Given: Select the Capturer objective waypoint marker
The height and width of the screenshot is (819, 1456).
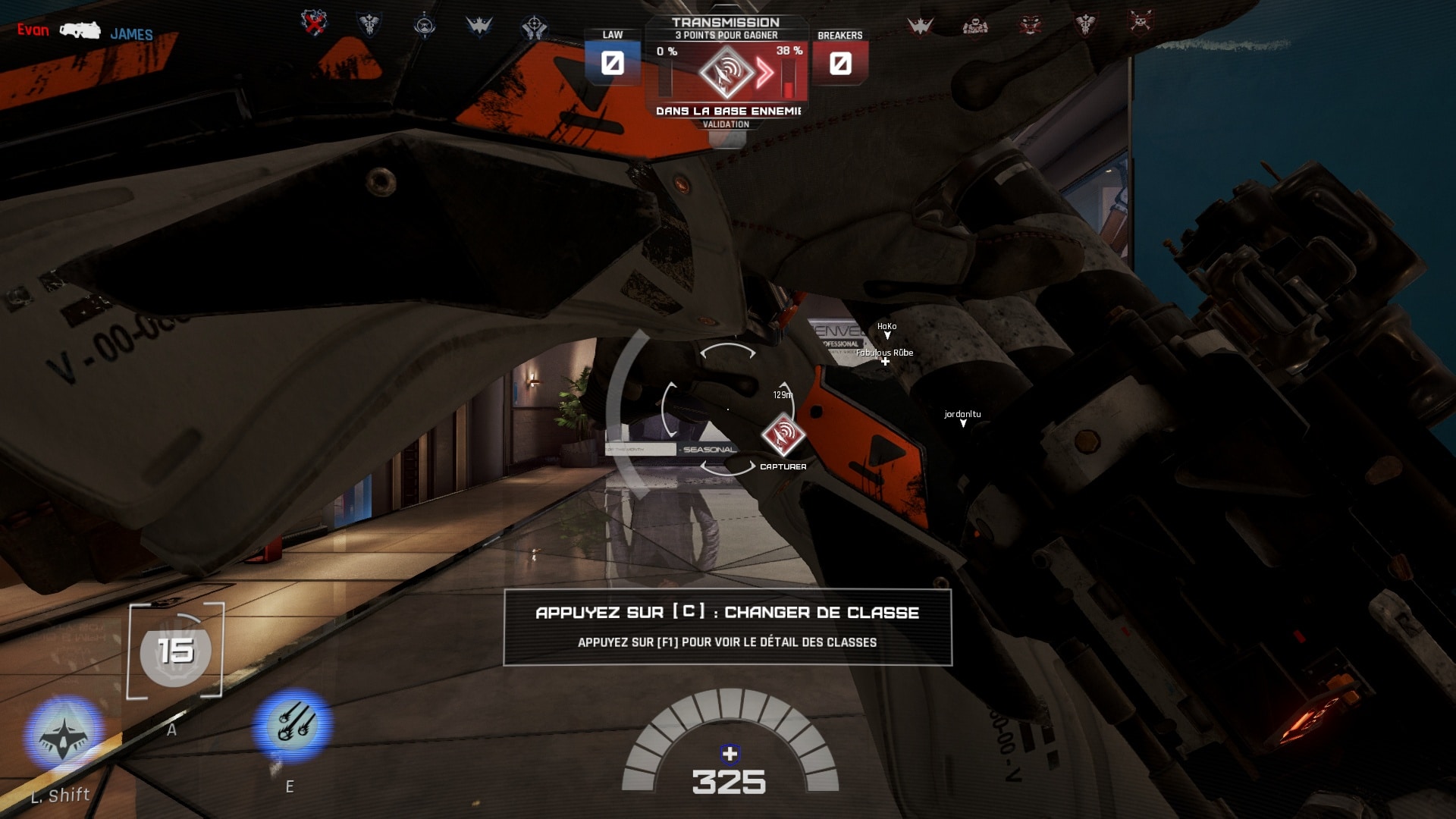Looking at the screenshot, I should tap(783, 435).
